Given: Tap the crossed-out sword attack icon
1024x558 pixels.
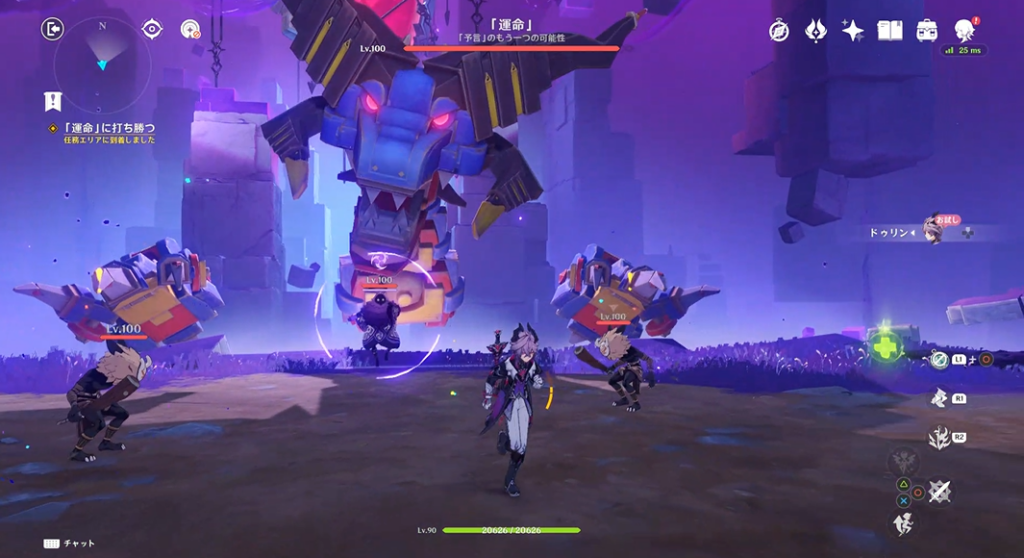Looking at the screenshot, I should tap(939, 491).
